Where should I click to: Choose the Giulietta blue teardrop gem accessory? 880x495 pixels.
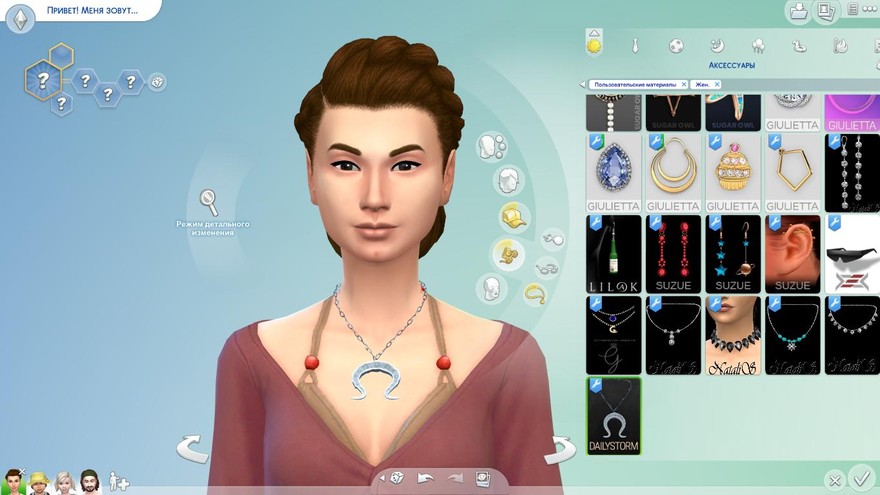click(x=613, y=172)
